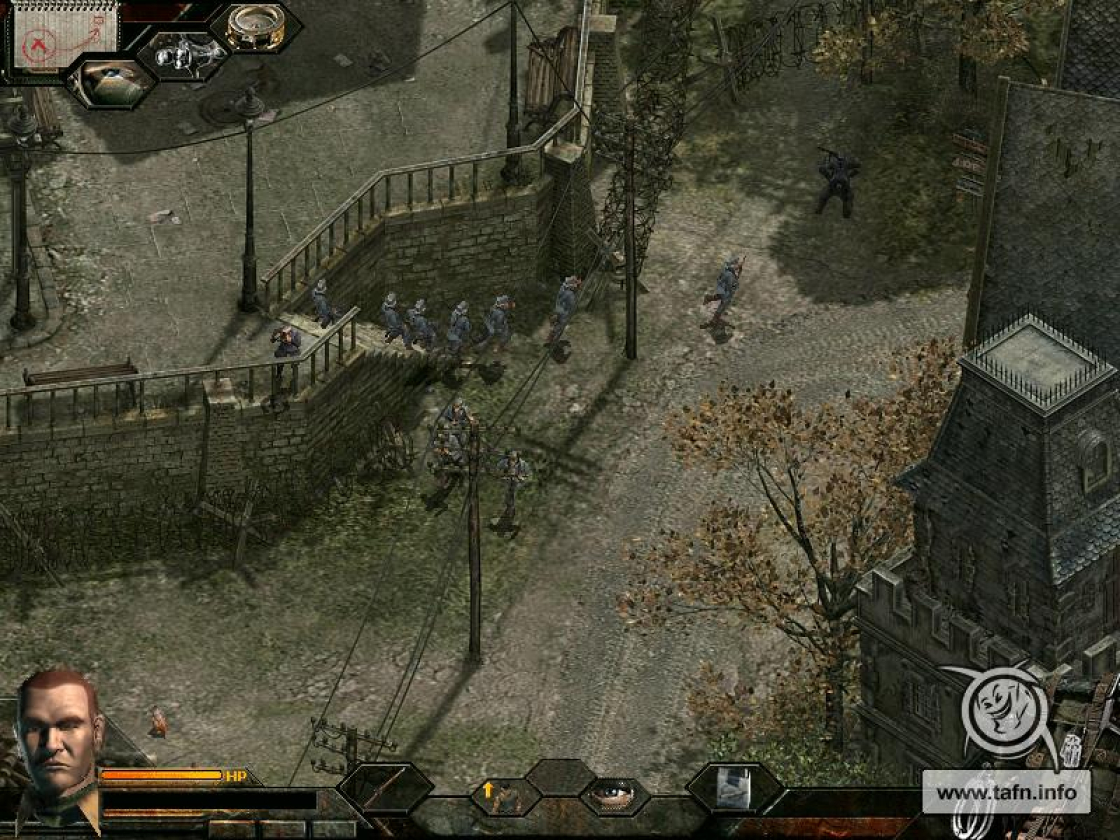Click the eye hexagon under the notebook

[111, 82]
